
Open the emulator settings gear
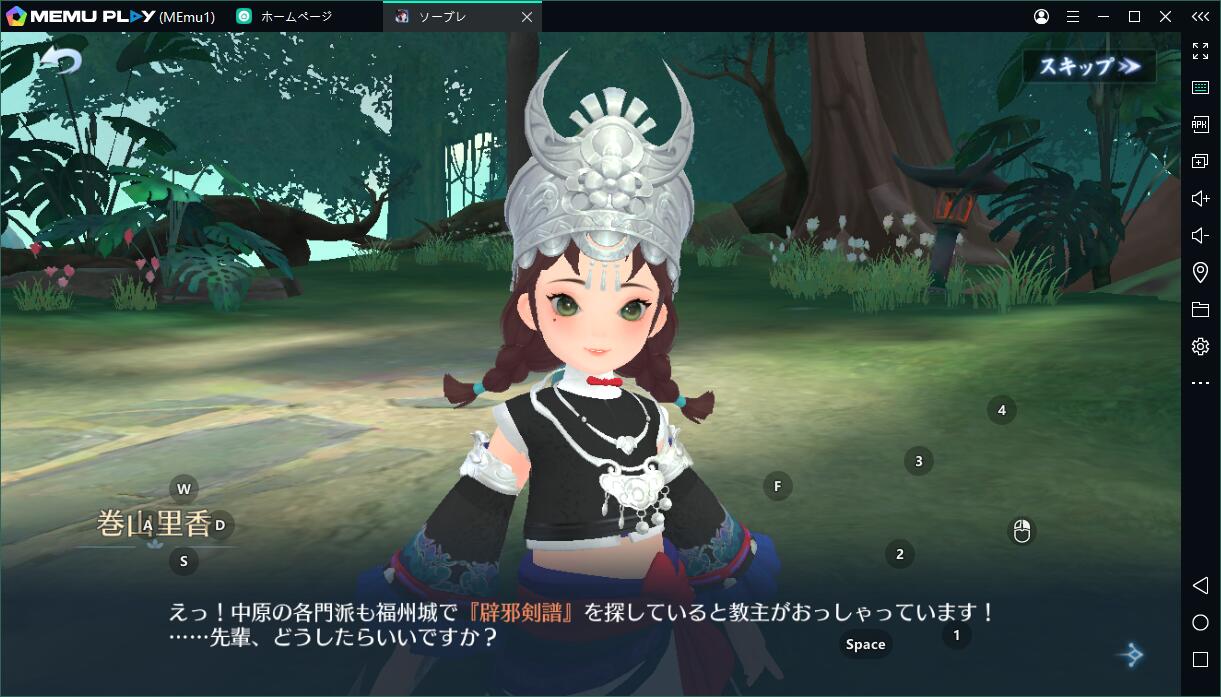tap(1200, 346)
